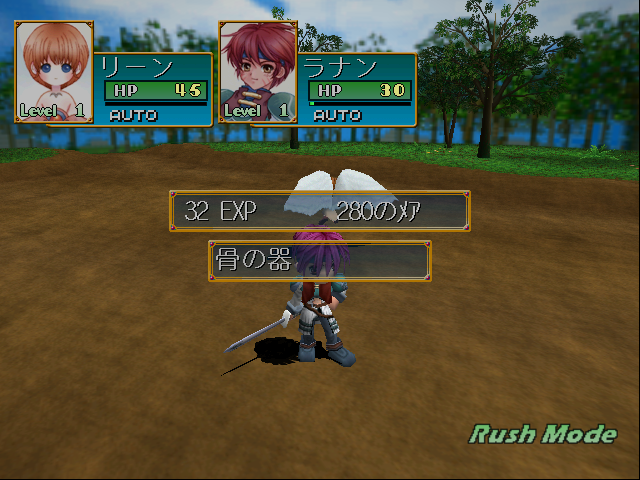Select リーン's character portrait
The height and width of the screenshot is (480, 640).
click(x=54, y=71)
